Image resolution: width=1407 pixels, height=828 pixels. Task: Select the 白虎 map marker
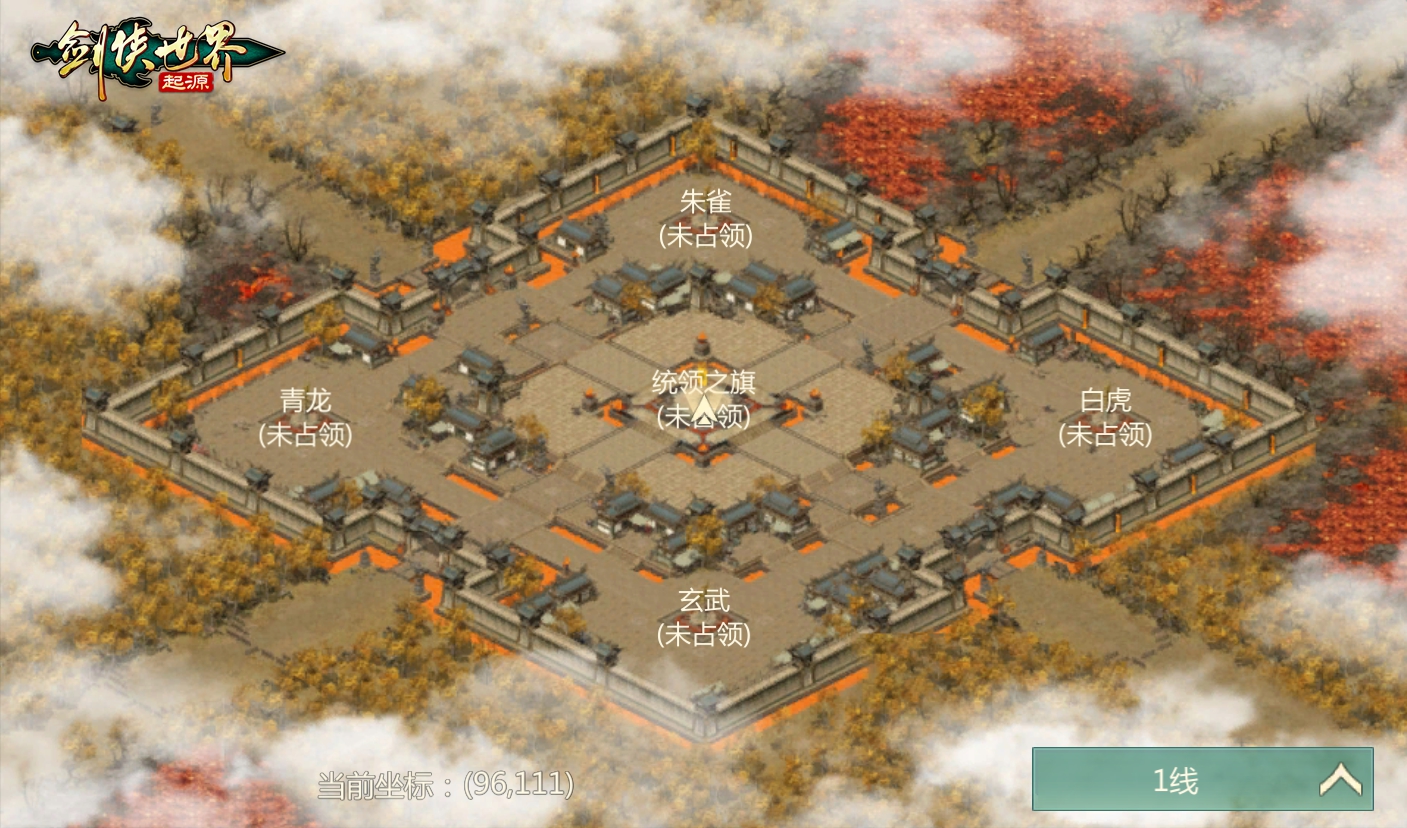click(1105, 417)
